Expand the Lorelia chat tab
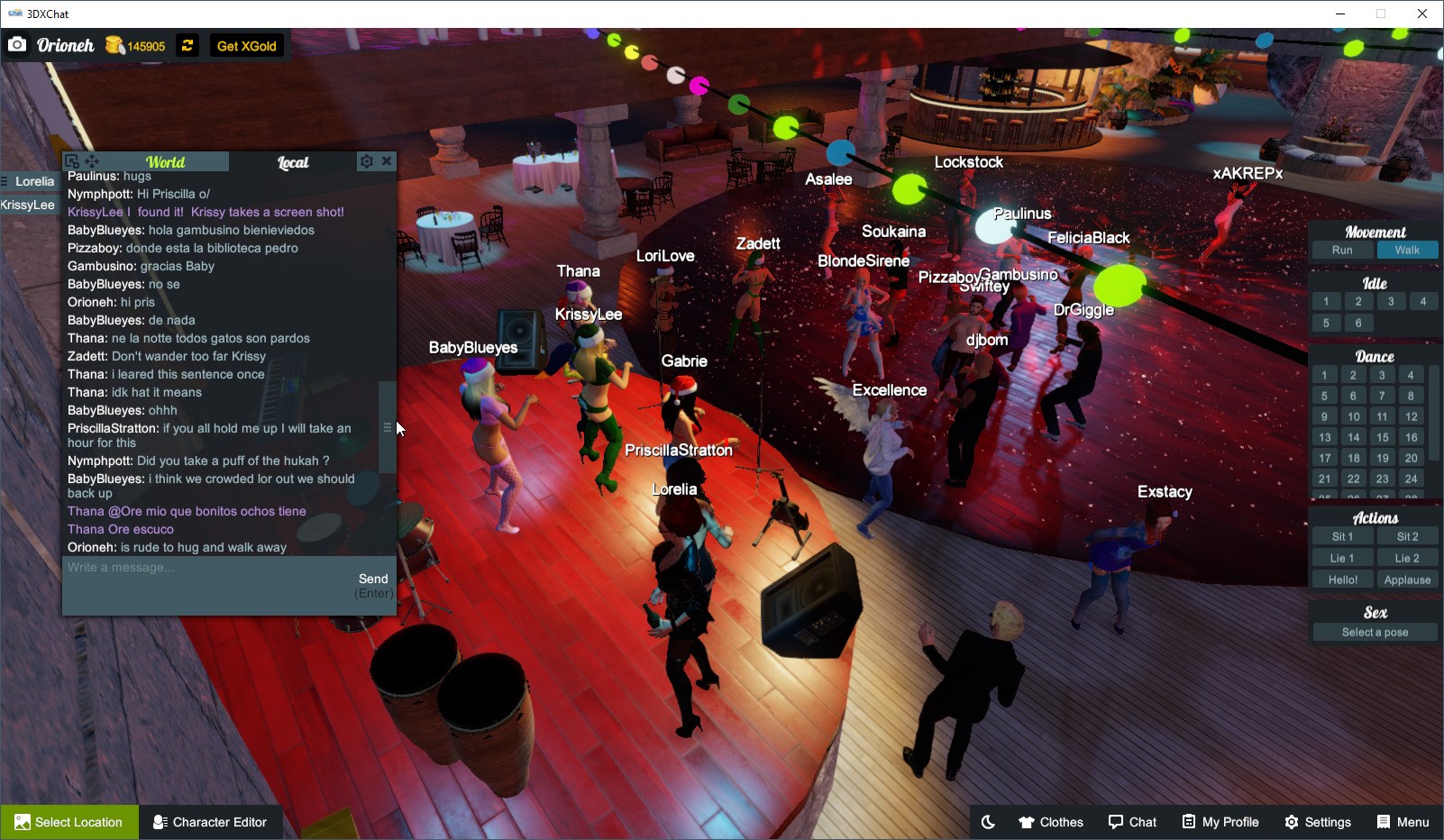1444x840 pixels. point(33,181)
